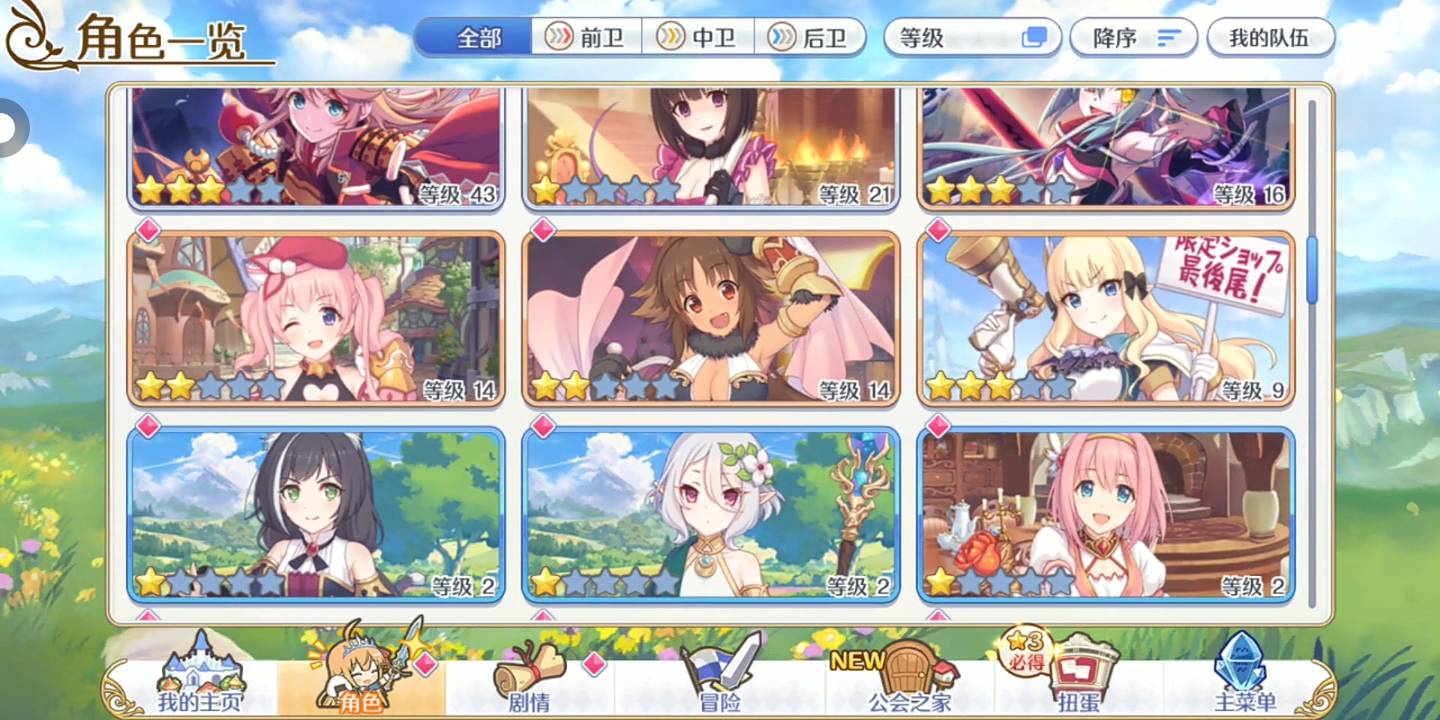
Task: Select the 中卫 midguard filter
Action: point(700,36)
